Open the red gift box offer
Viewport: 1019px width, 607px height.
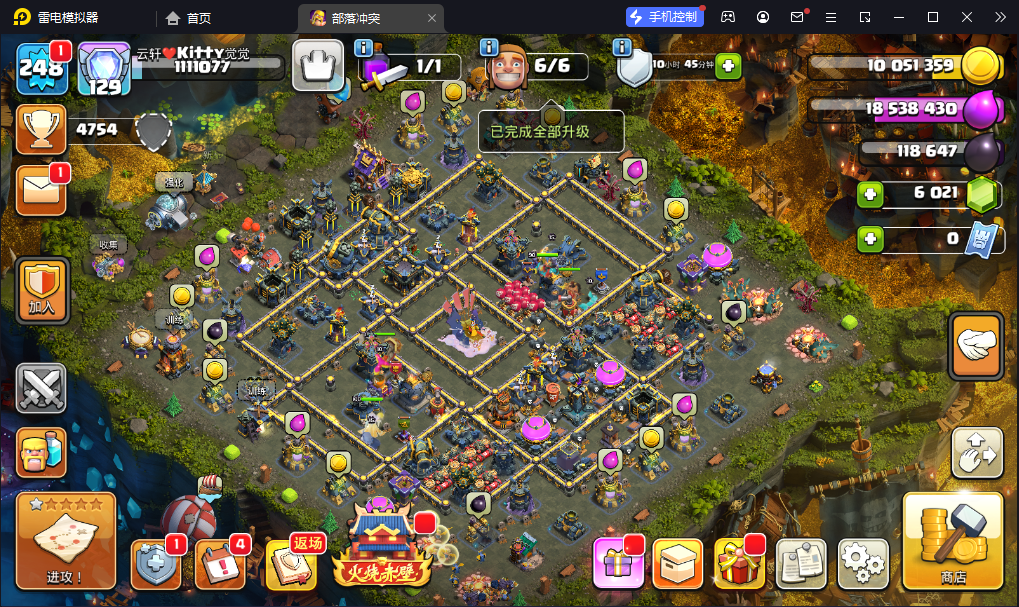[739, 564]
